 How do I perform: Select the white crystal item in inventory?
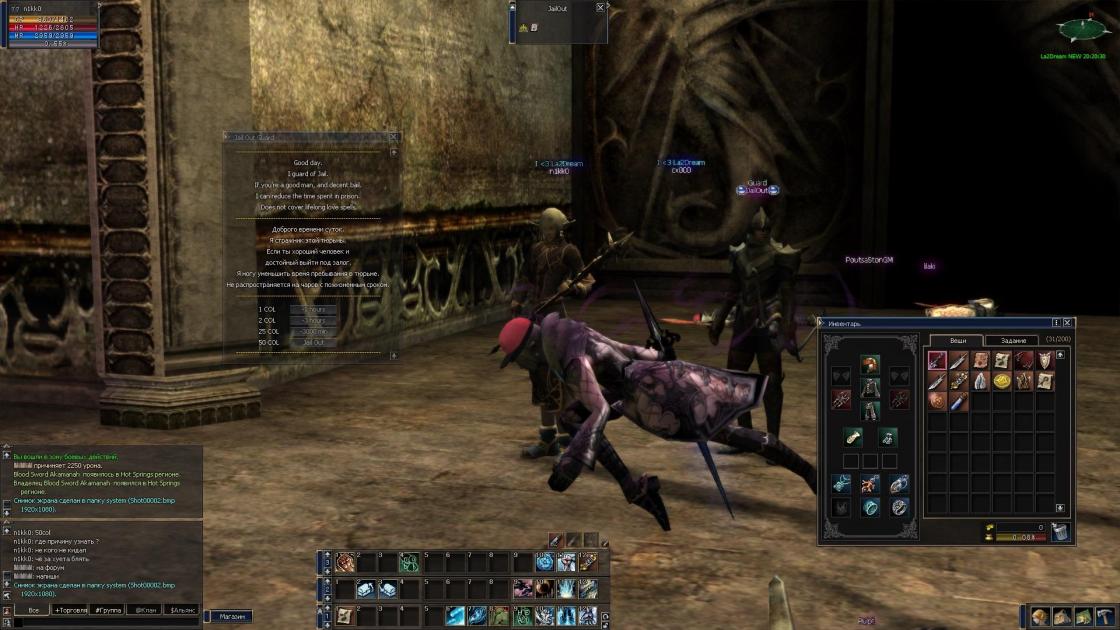tap(980, 382)
